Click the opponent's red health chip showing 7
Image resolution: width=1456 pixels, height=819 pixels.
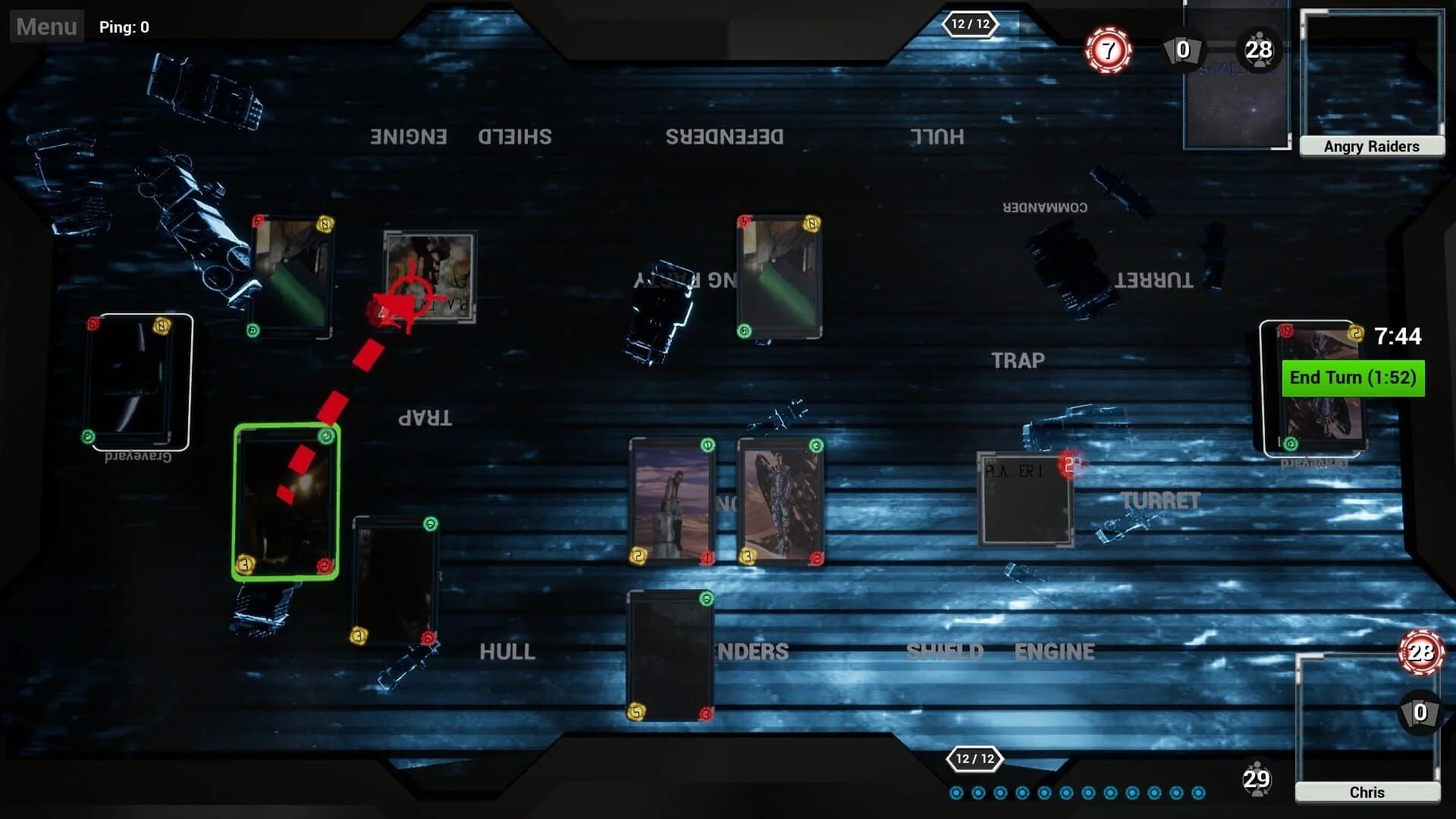click(x=1107, y=50)
